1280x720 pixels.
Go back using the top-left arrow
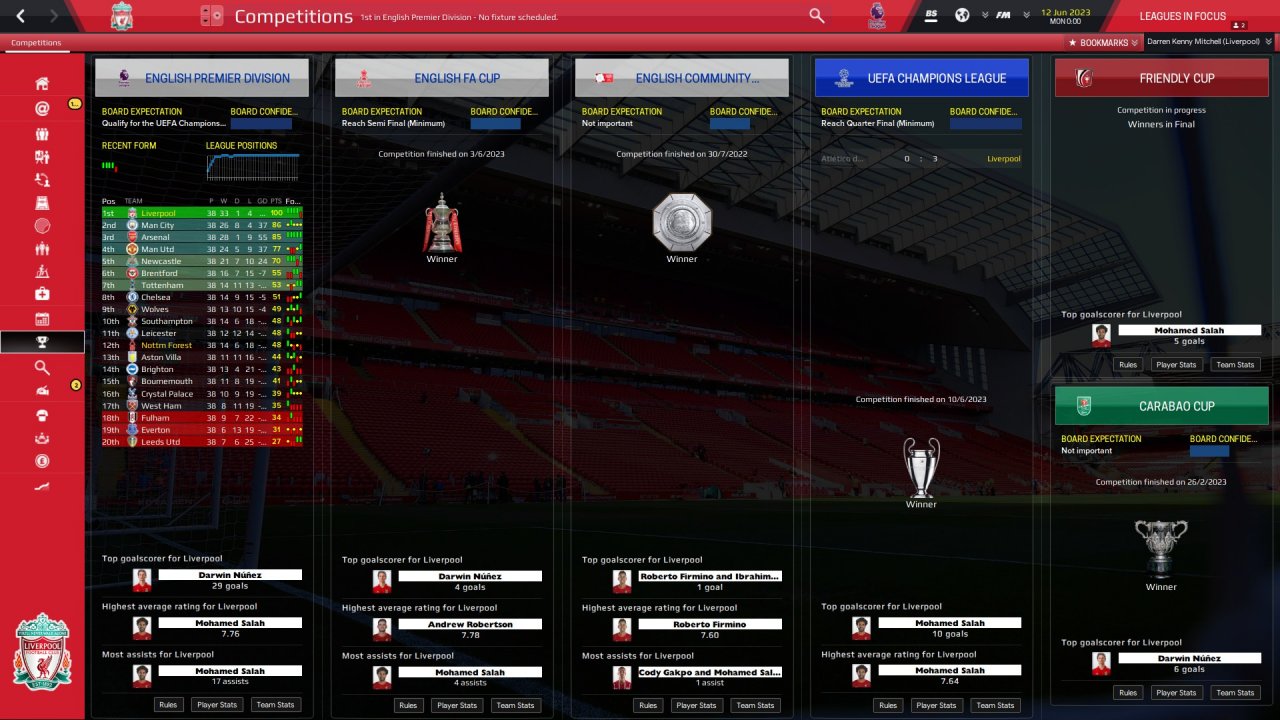point(21,16)
